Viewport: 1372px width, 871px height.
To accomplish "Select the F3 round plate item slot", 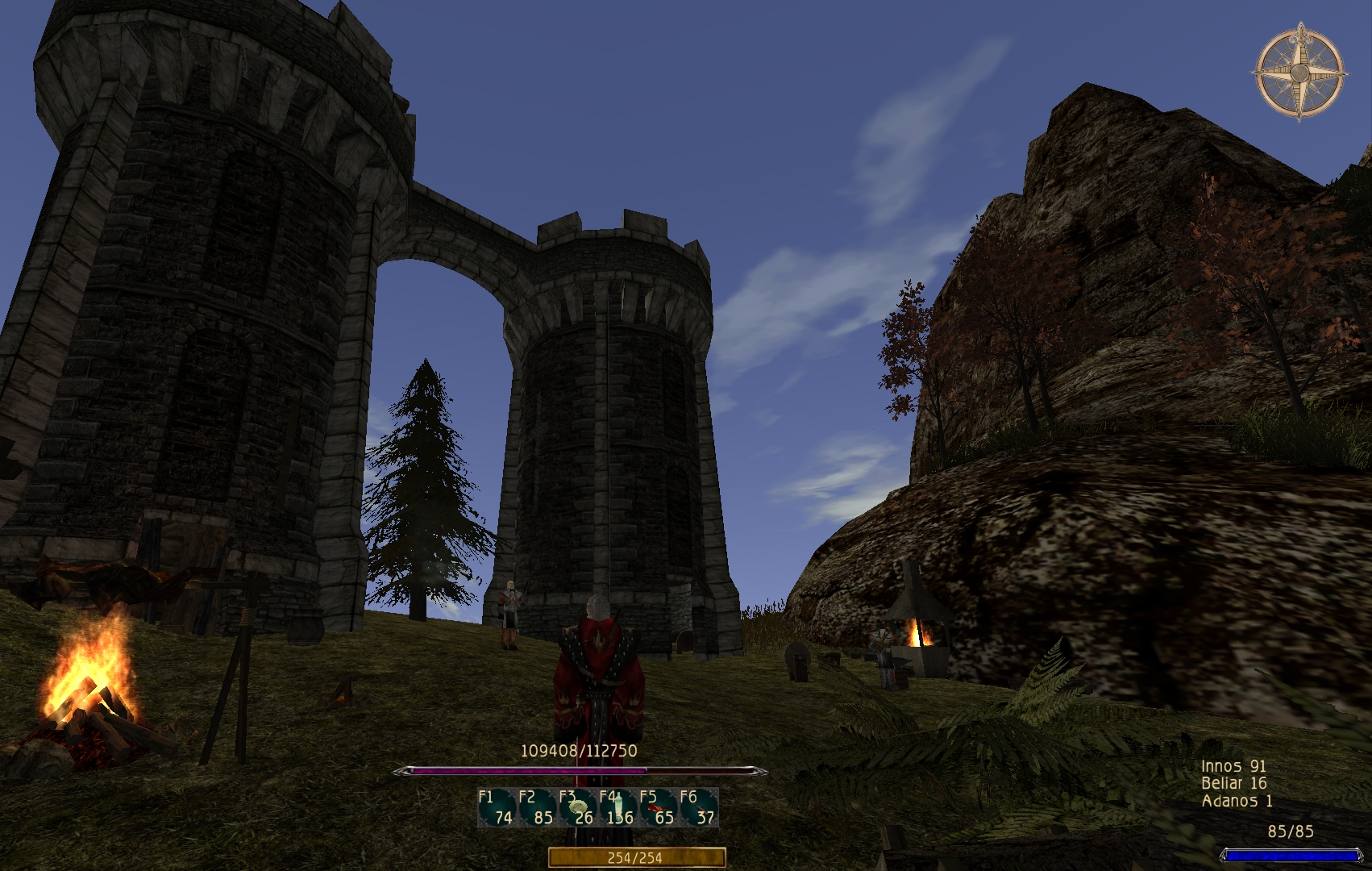I will 577,807.
